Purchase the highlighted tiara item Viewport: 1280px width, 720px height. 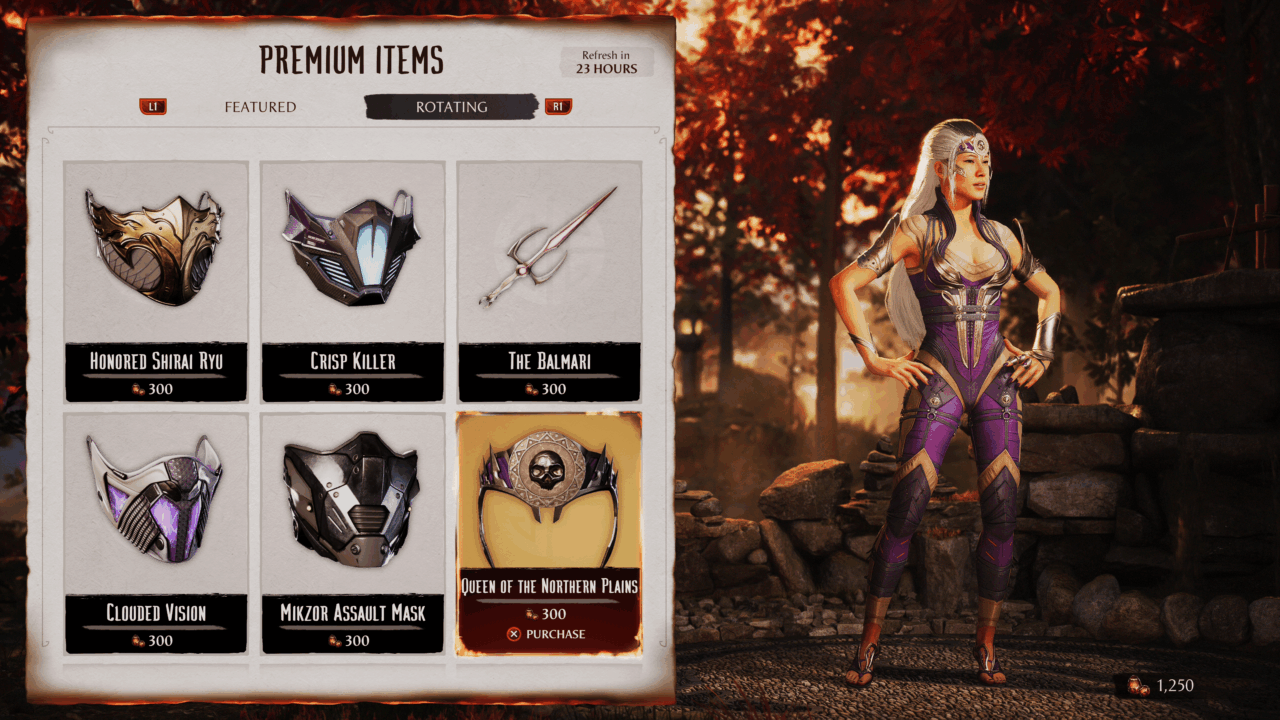[547, 634]
